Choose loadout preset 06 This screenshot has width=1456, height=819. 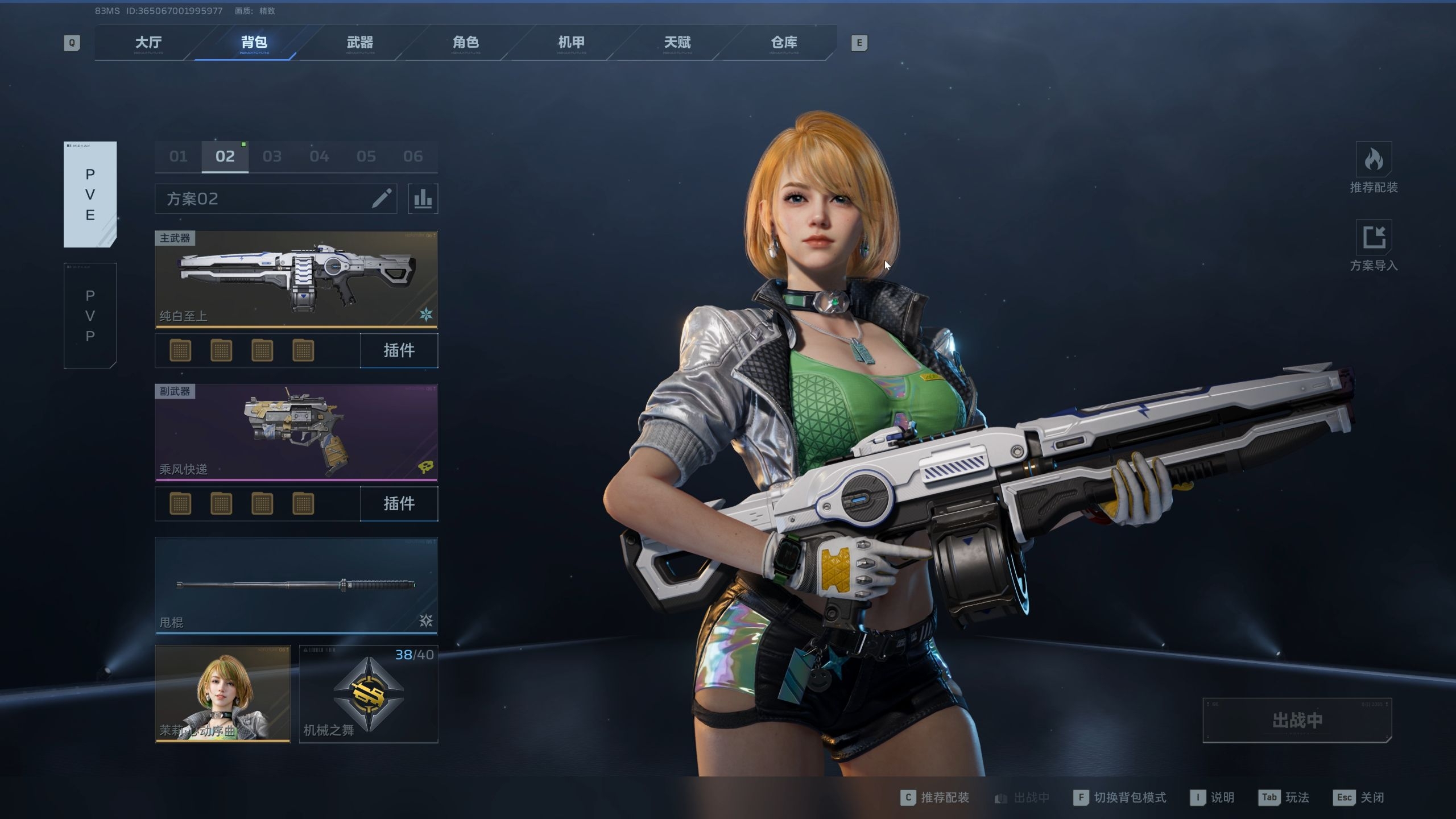pos(413,156)
